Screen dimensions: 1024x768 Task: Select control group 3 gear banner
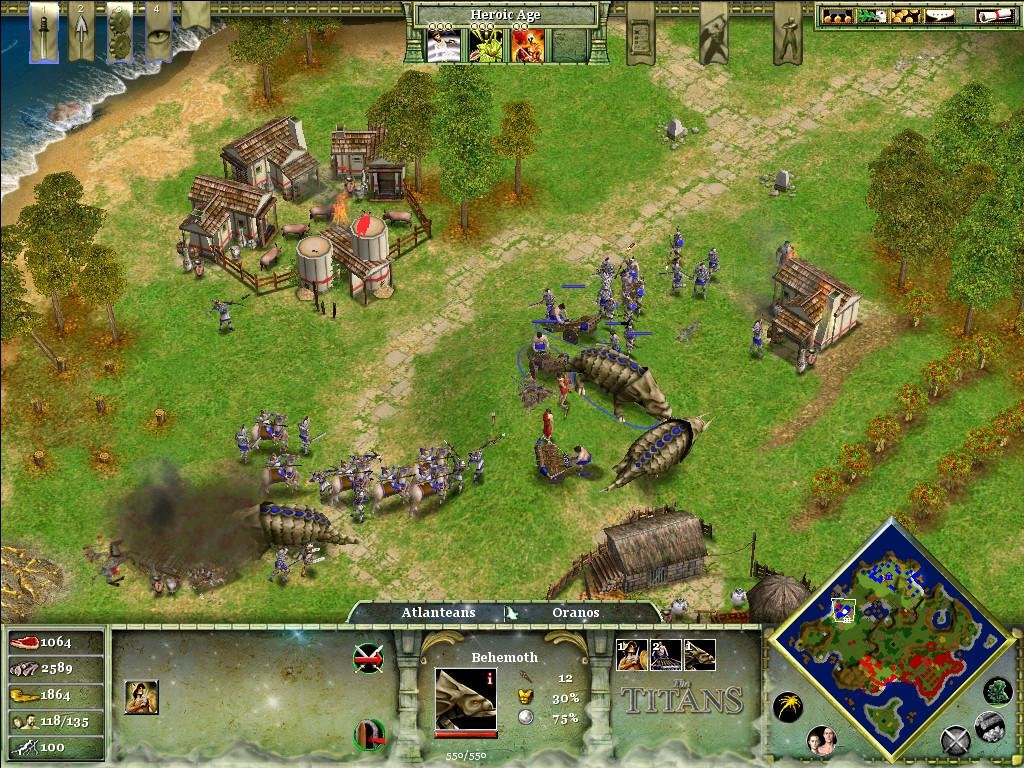pos(119,32)
